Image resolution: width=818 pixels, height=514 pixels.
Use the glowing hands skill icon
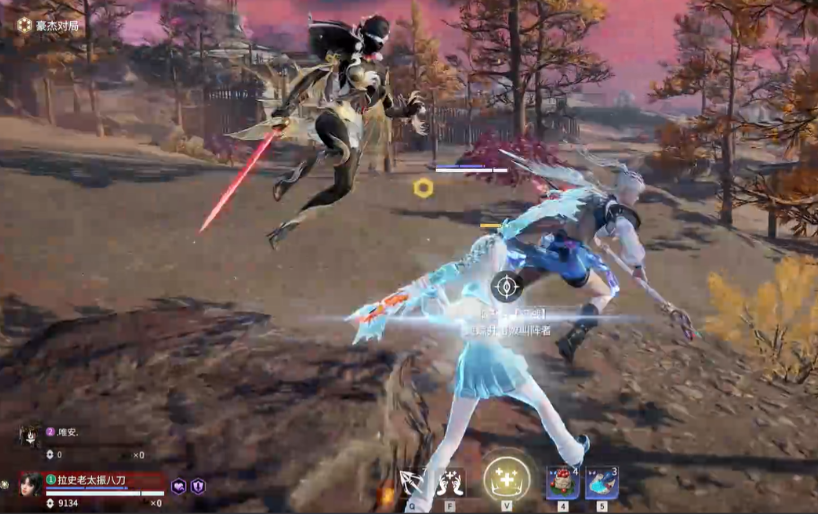[451, 482]
